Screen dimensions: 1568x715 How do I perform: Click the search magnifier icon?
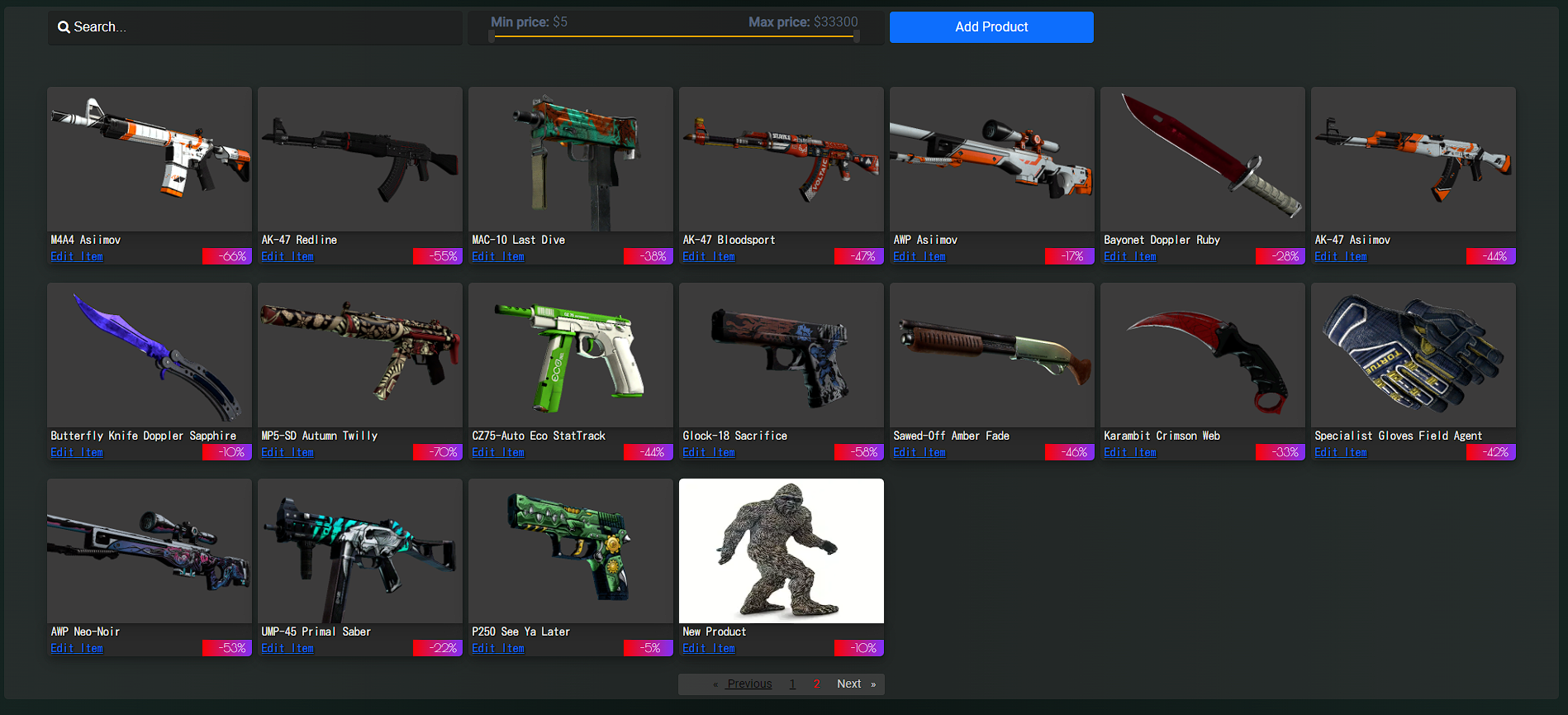click(x=64, y=26)
